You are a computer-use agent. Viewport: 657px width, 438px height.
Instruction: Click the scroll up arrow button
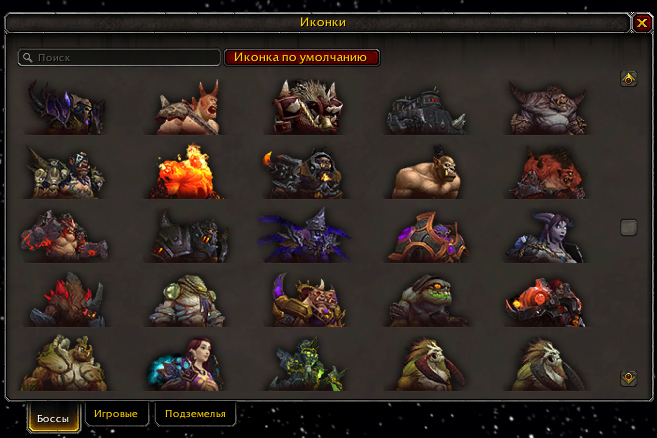coord(628,78)
